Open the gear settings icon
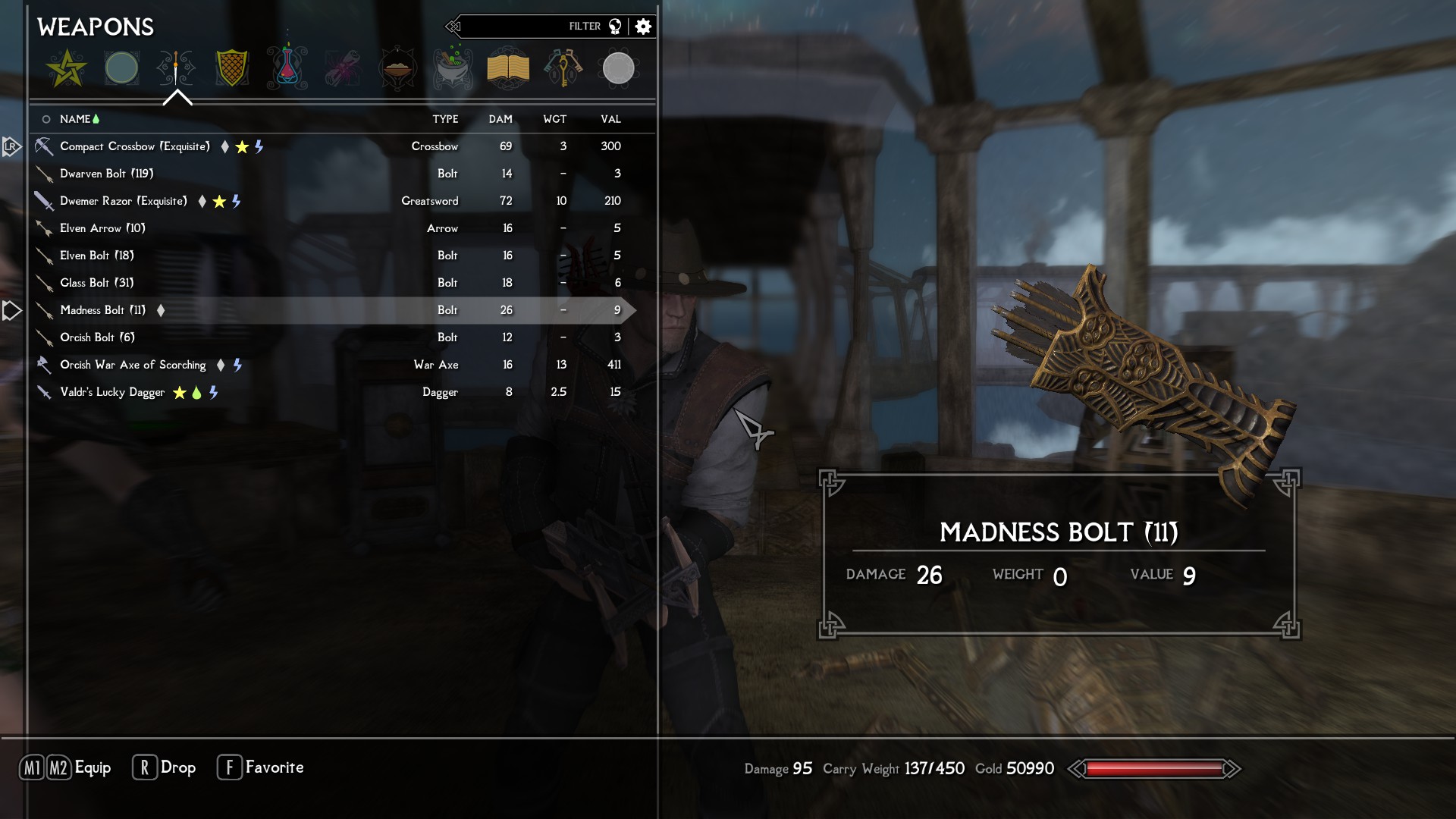1456x819 pixels. tap(643, 27)
